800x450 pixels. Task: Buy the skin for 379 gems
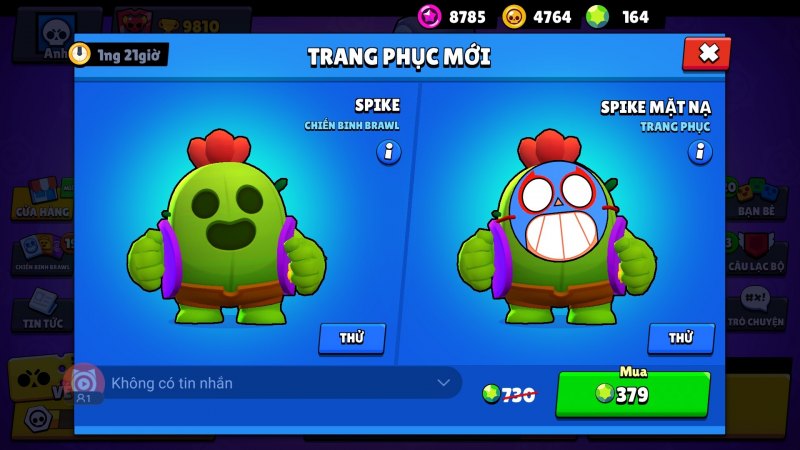[632, 394]
